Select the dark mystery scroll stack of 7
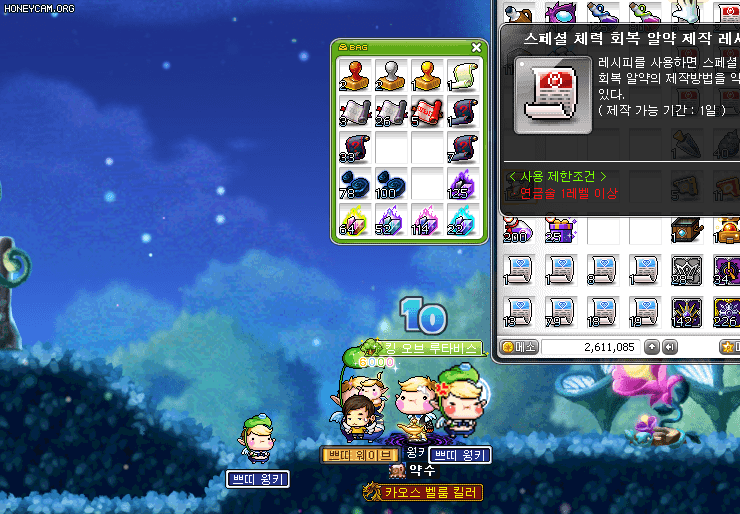This screenshot has height=514, width=740. point(462,148)
